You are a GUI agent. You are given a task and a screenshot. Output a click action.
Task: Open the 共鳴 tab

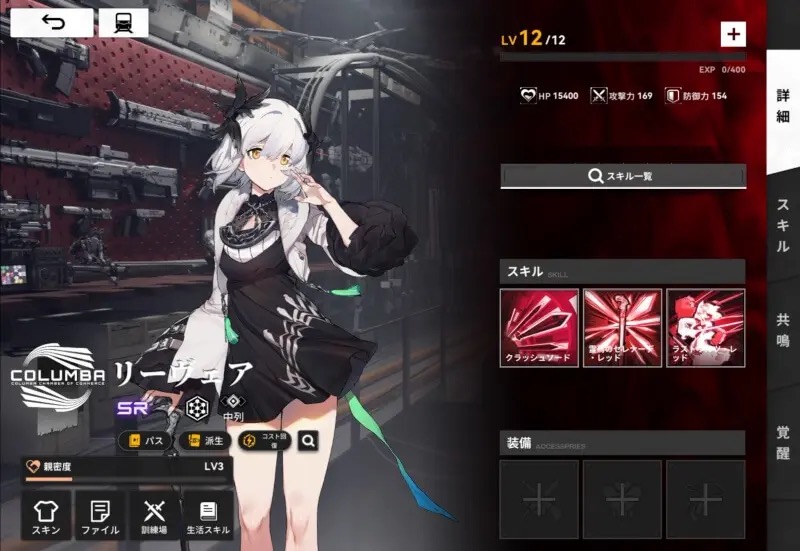click(x=783, y=331)
